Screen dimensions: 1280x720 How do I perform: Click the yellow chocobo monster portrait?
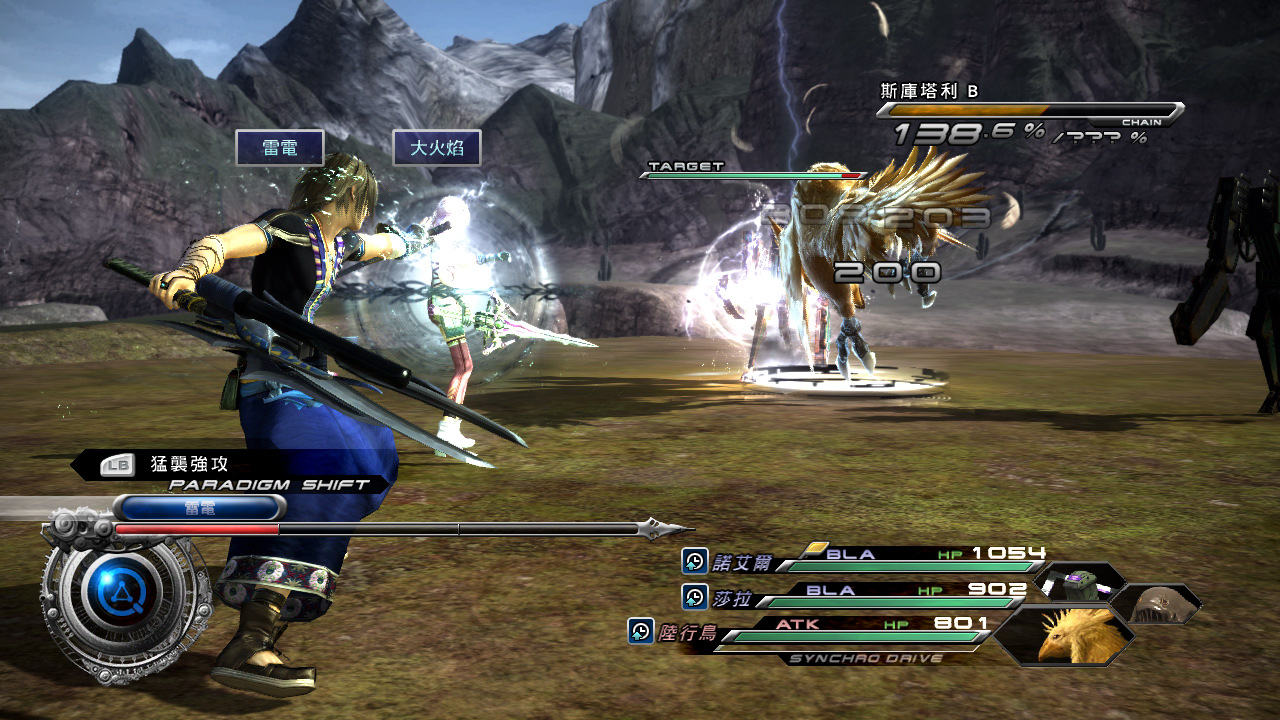click(x=1067, y=635)
